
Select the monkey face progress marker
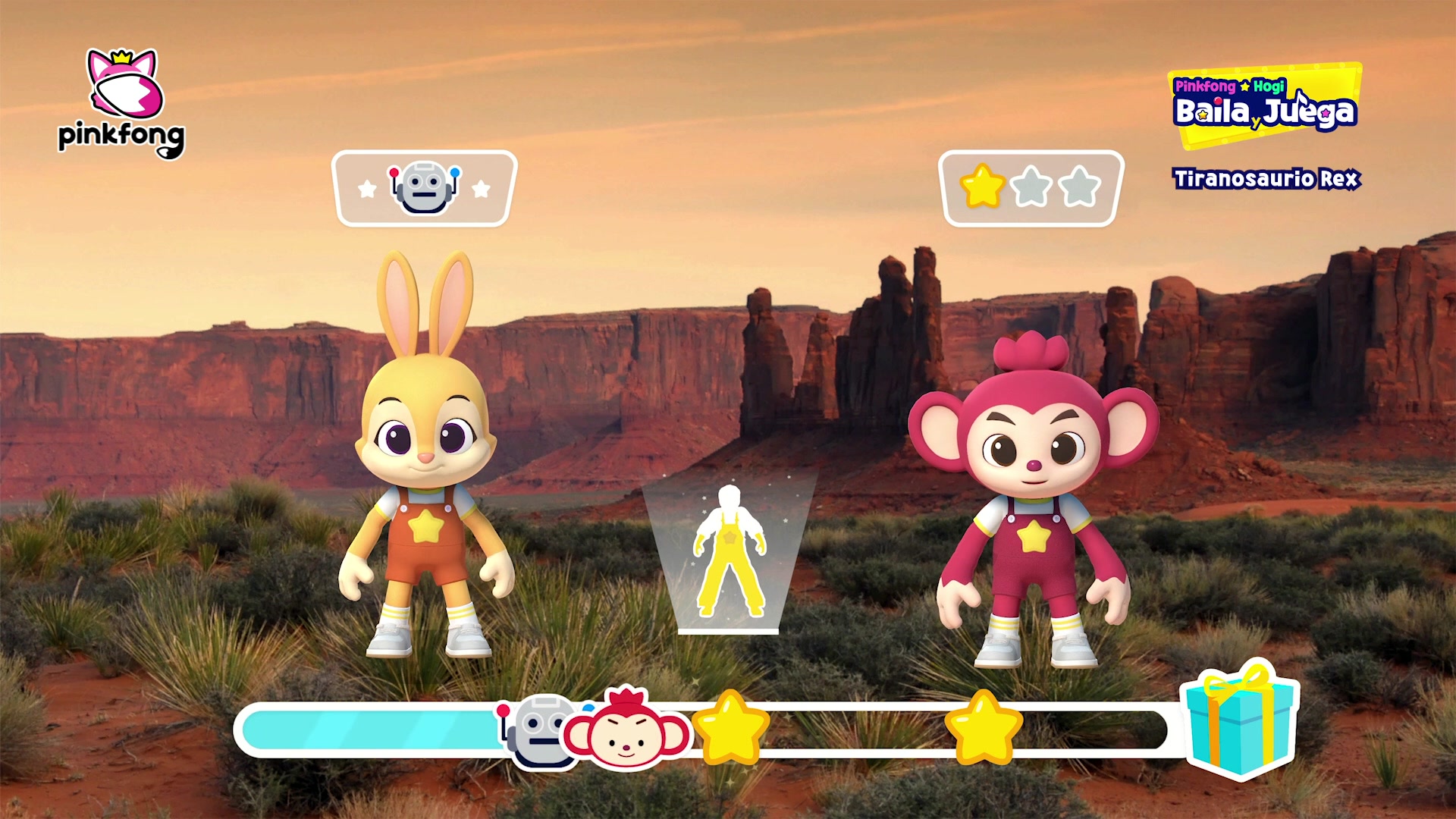pos(626,730)
